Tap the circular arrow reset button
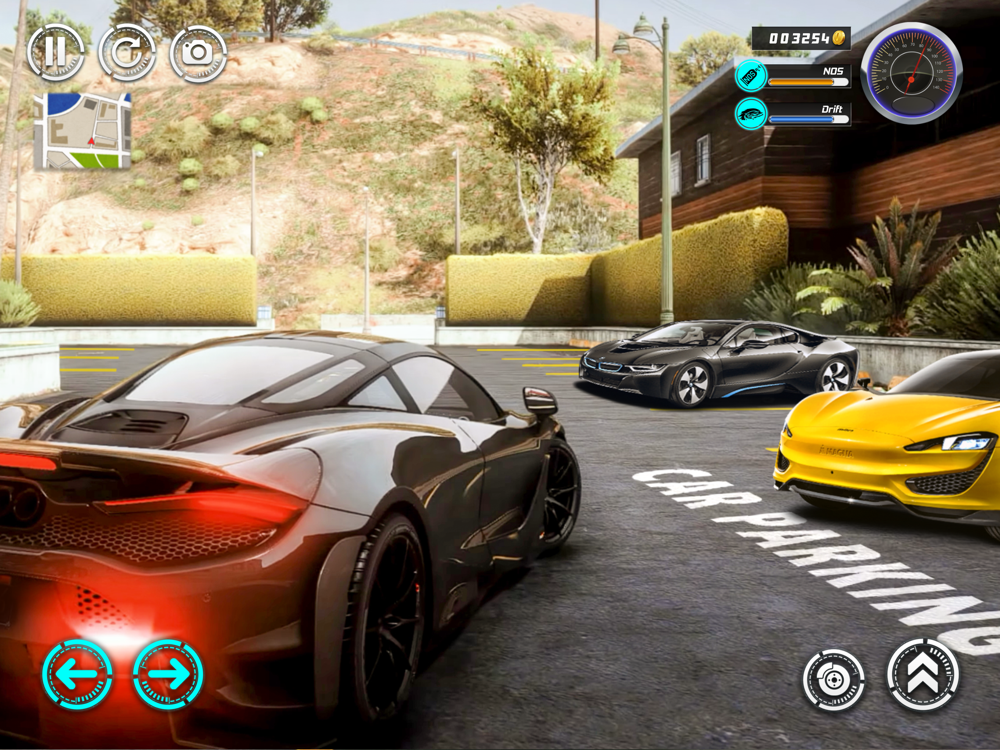Image resolution: width=1000 pixels, height=750 pixels. [x=127, y=53]
